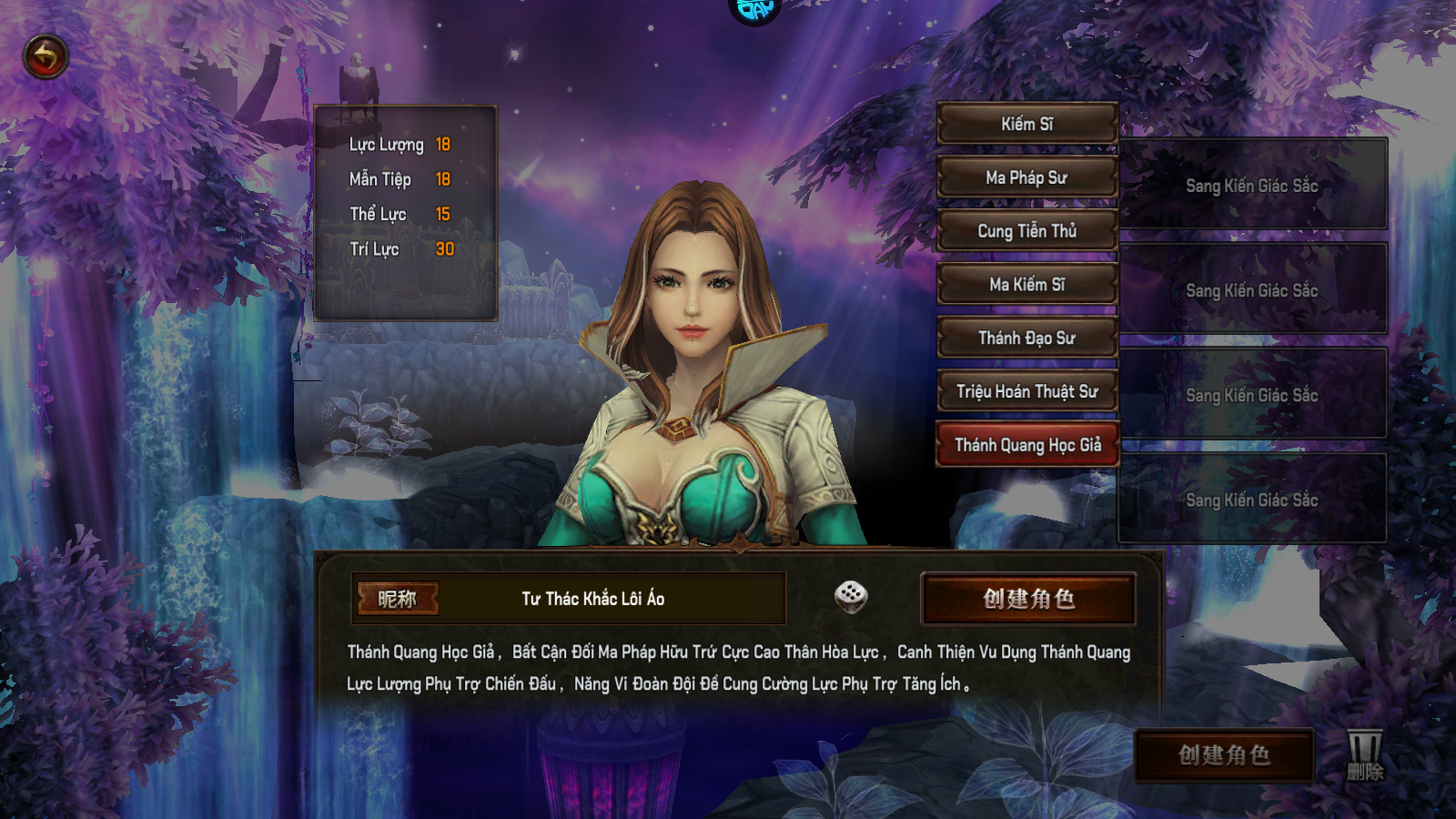Viewport: 1456px width, 819px height.
Task: Click the small 创建角色 button beside the trash icon
Action: coord(1223,754)
